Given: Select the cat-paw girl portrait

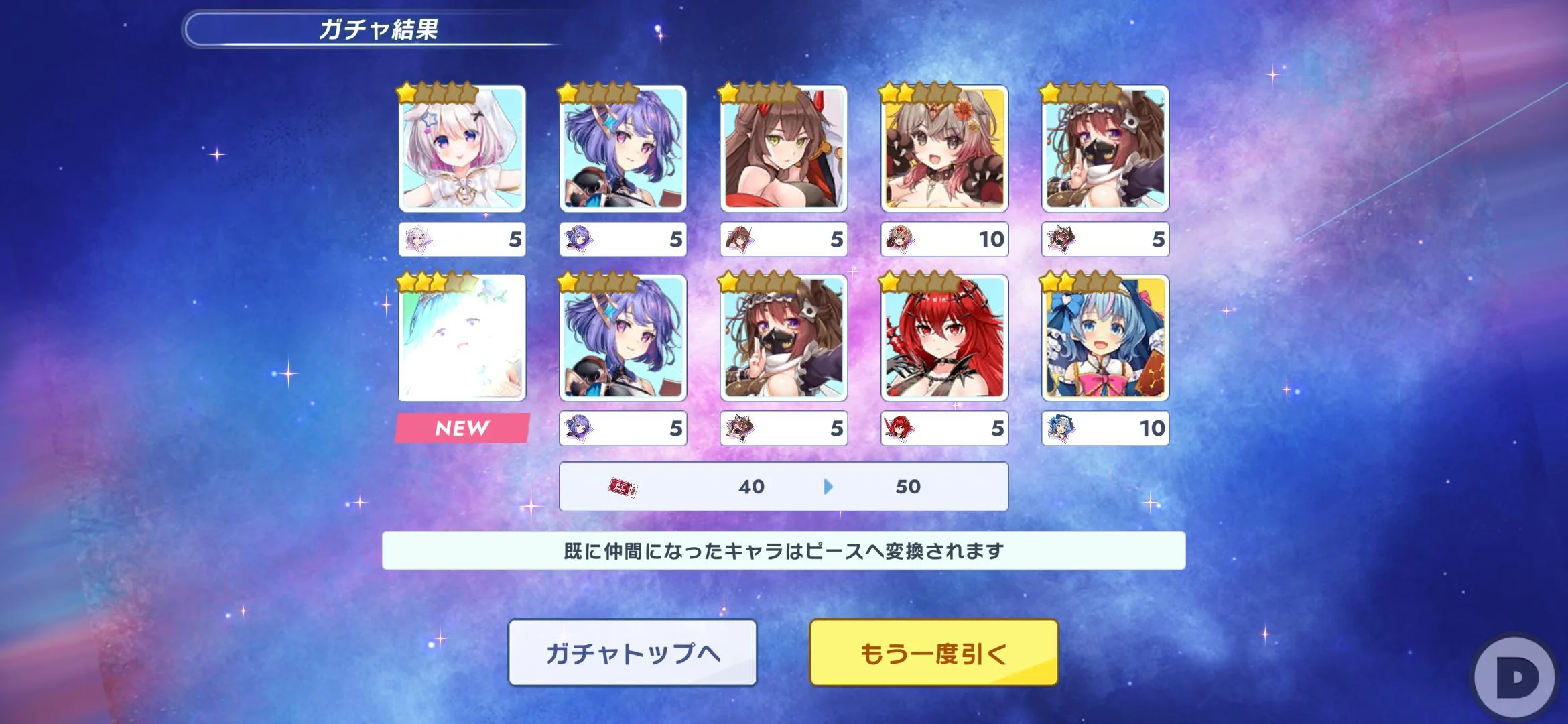Looking at the screenshot, I should 944,149.
